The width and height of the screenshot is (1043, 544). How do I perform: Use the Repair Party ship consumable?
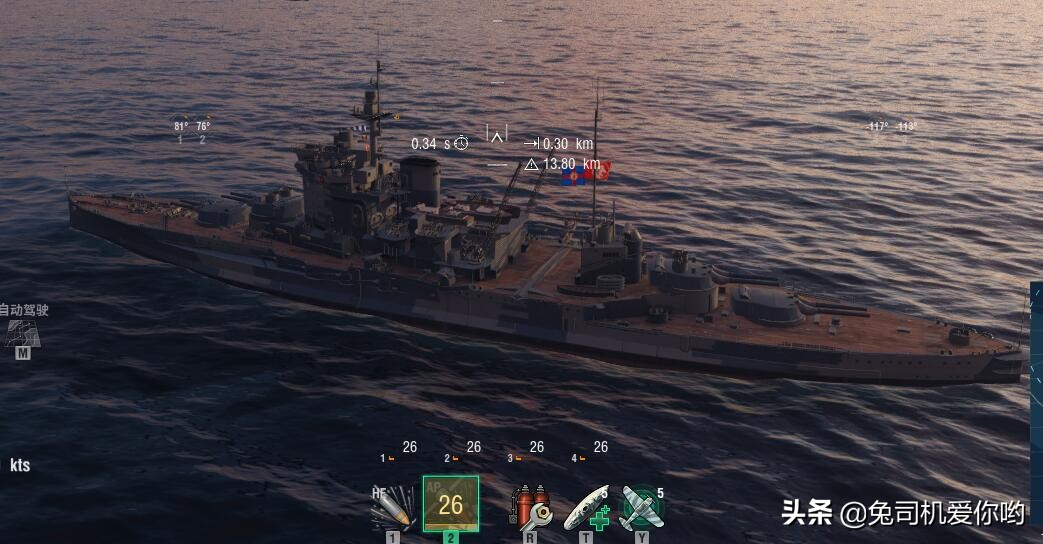pyautogui.click(x=587, y=507)
